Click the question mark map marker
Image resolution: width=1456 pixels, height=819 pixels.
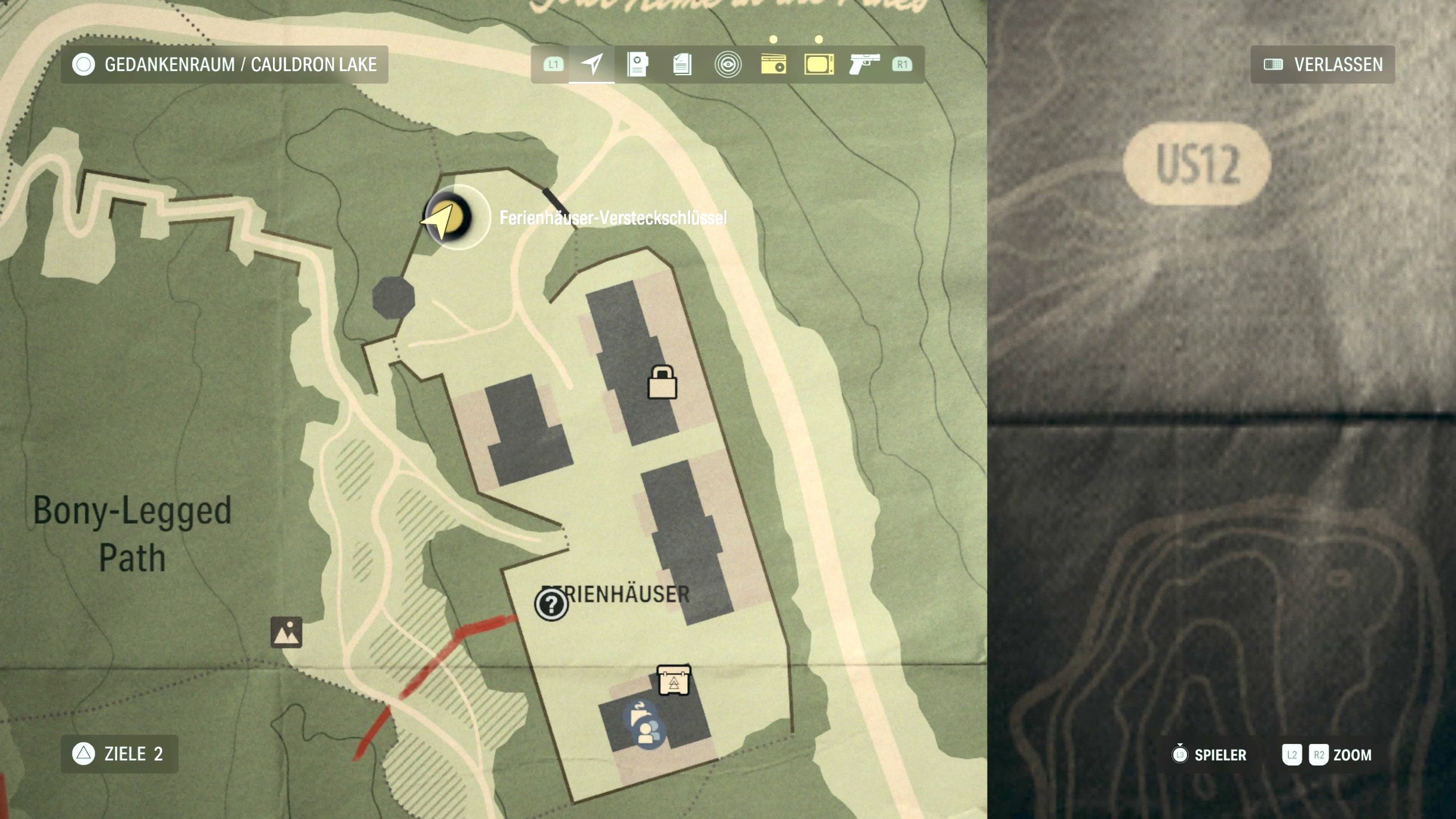[551, 604]
